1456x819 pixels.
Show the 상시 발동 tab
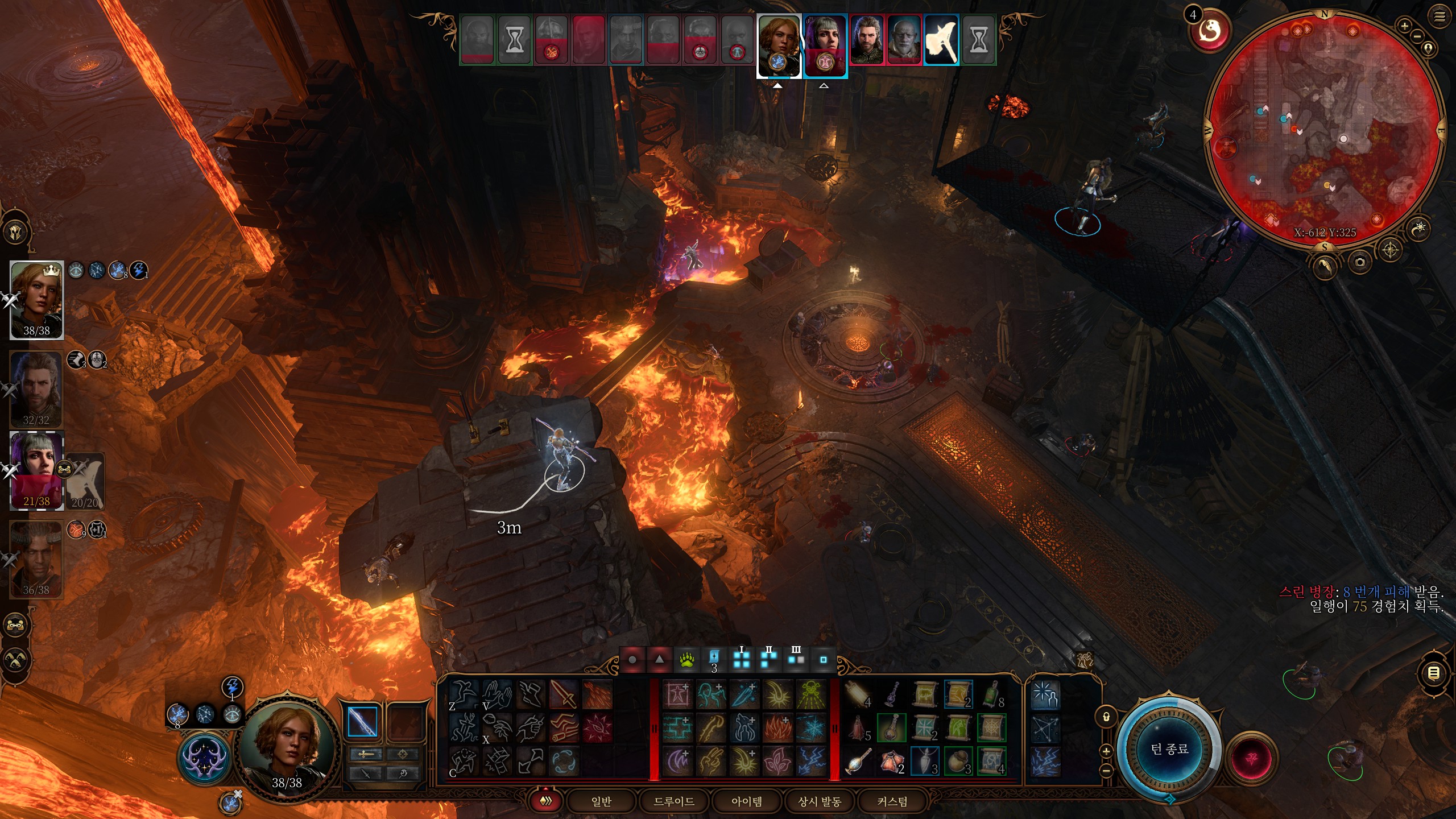(x=819, y=801)
